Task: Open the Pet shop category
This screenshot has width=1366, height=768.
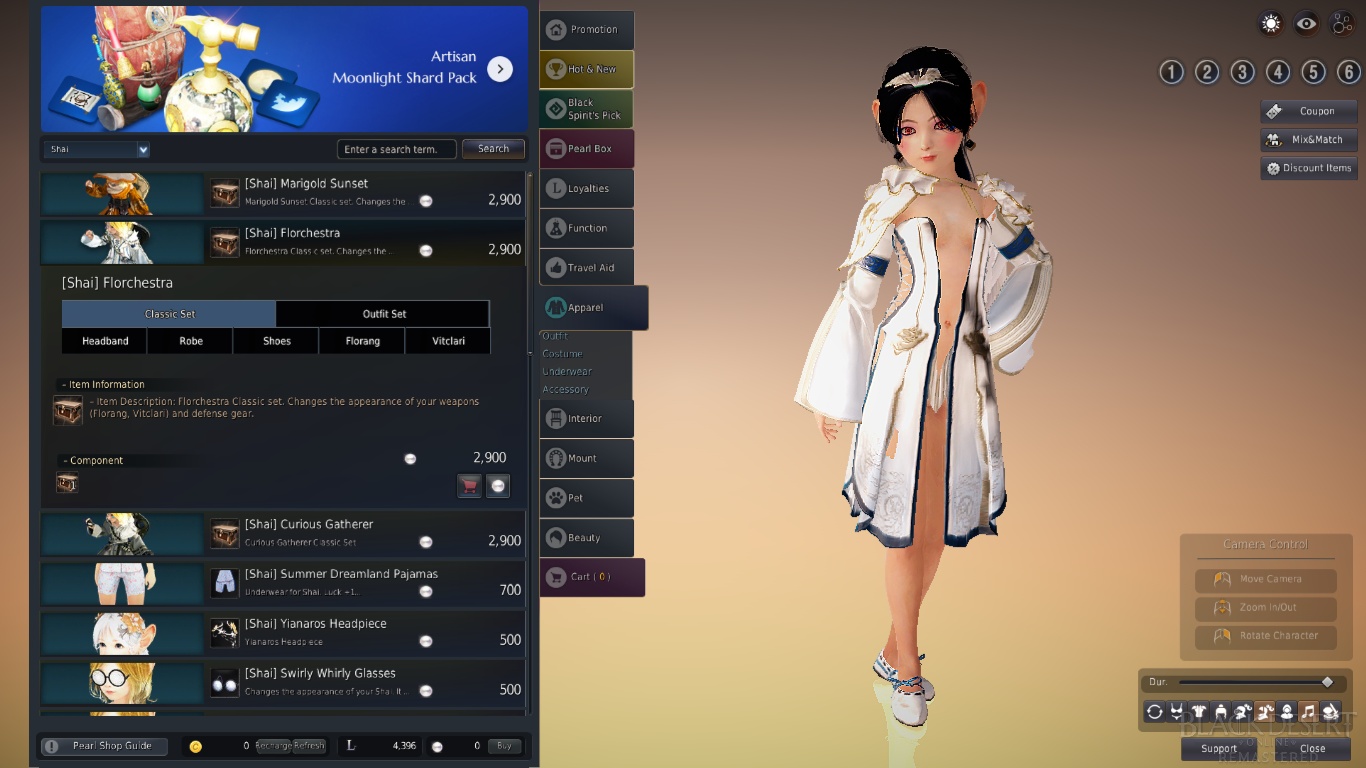Action: 586,498
